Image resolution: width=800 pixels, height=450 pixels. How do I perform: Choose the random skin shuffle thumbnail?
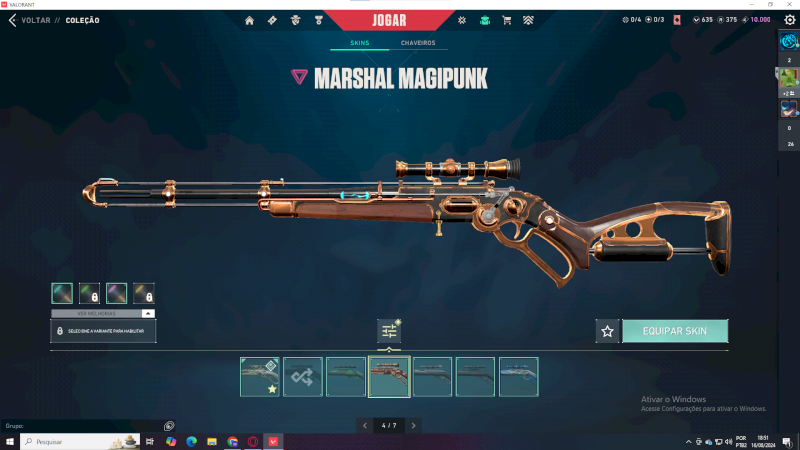[x=302, y=377]
